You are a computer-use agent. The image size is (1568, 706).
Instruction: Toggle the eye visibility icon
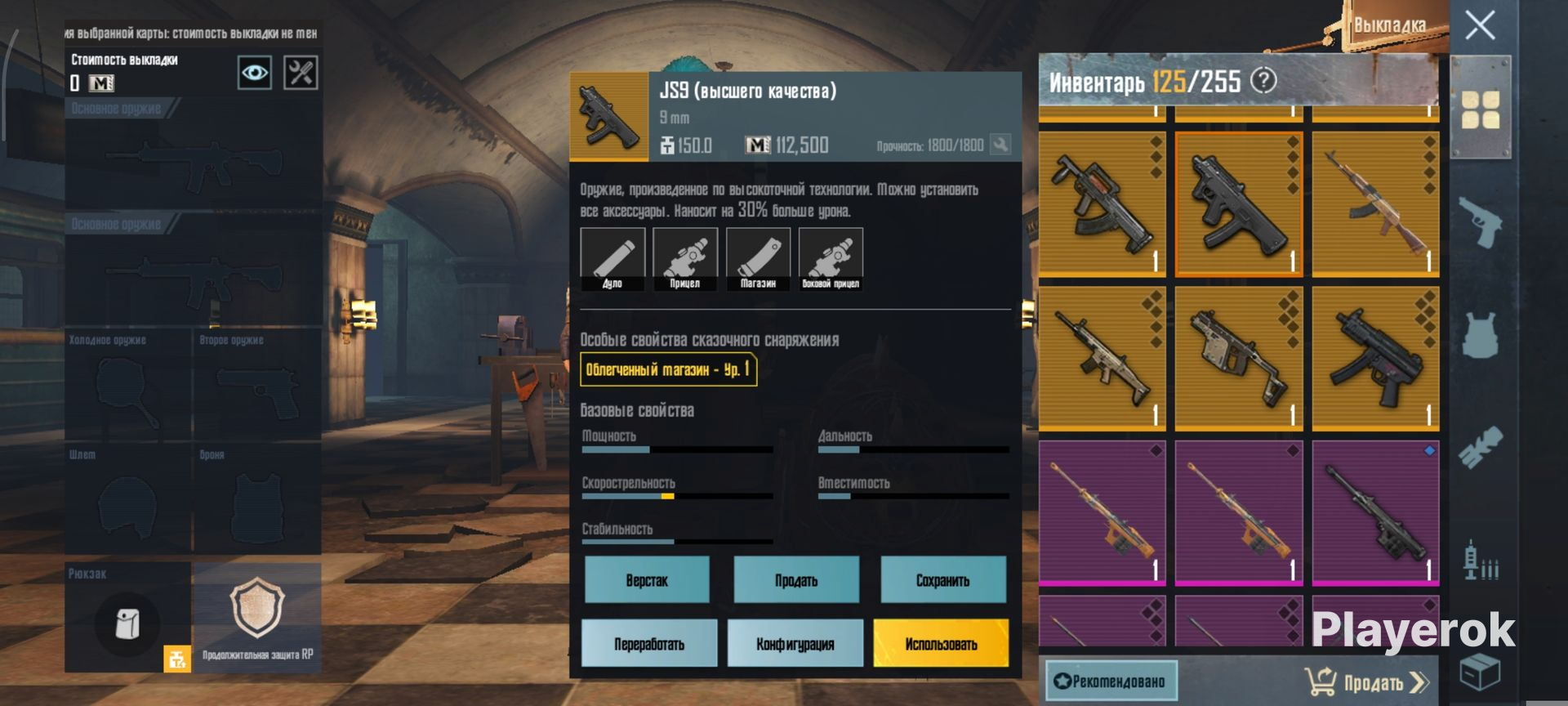[x=254, y=73]
